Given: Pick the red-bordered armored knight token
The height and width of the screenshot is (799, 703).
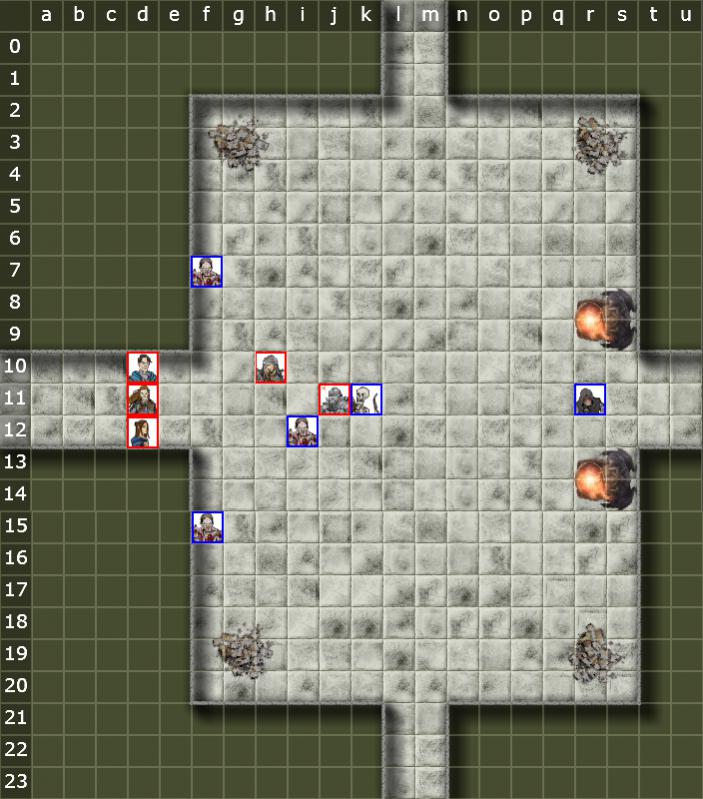Looking at the screenshot, I should (x=335, y=399).
